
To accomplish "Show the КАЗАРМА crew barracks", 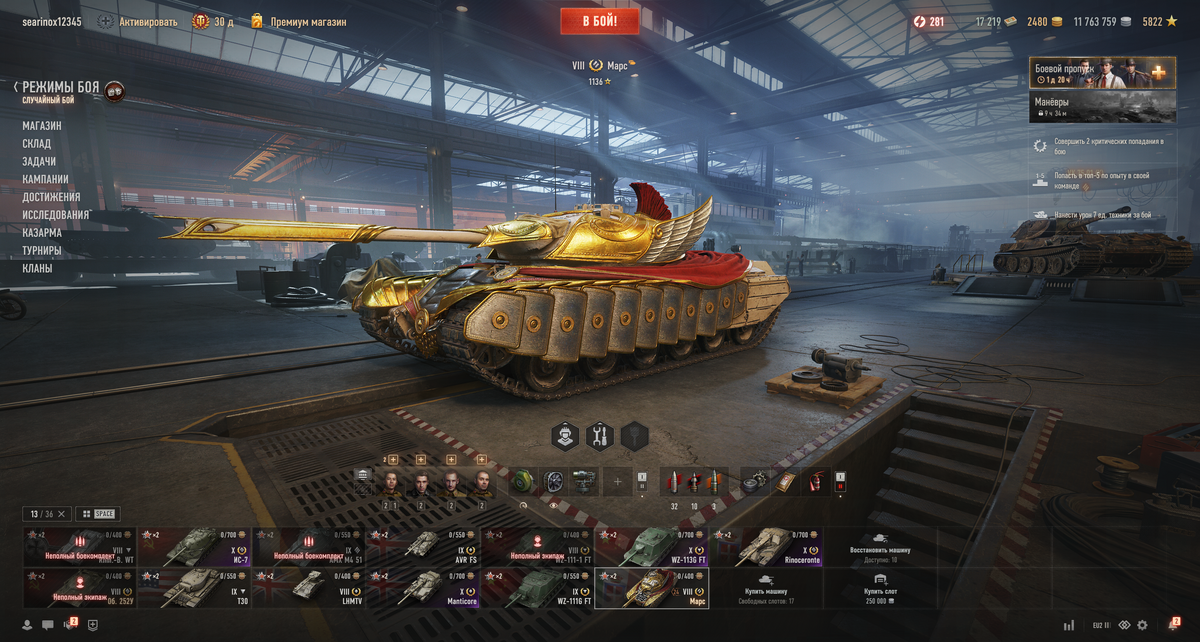I will click(x=42, y=233).
